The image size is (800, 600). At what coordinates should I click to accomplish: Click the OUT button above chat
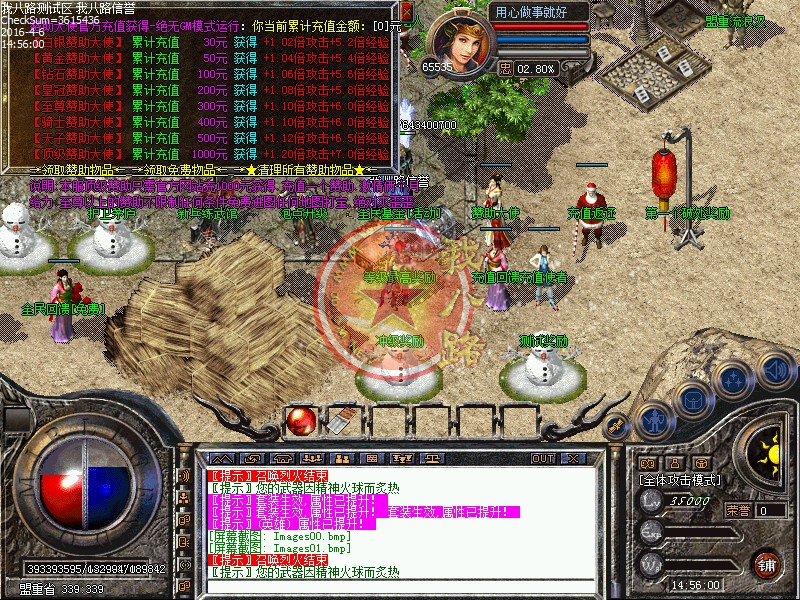(x=543, y=458)
